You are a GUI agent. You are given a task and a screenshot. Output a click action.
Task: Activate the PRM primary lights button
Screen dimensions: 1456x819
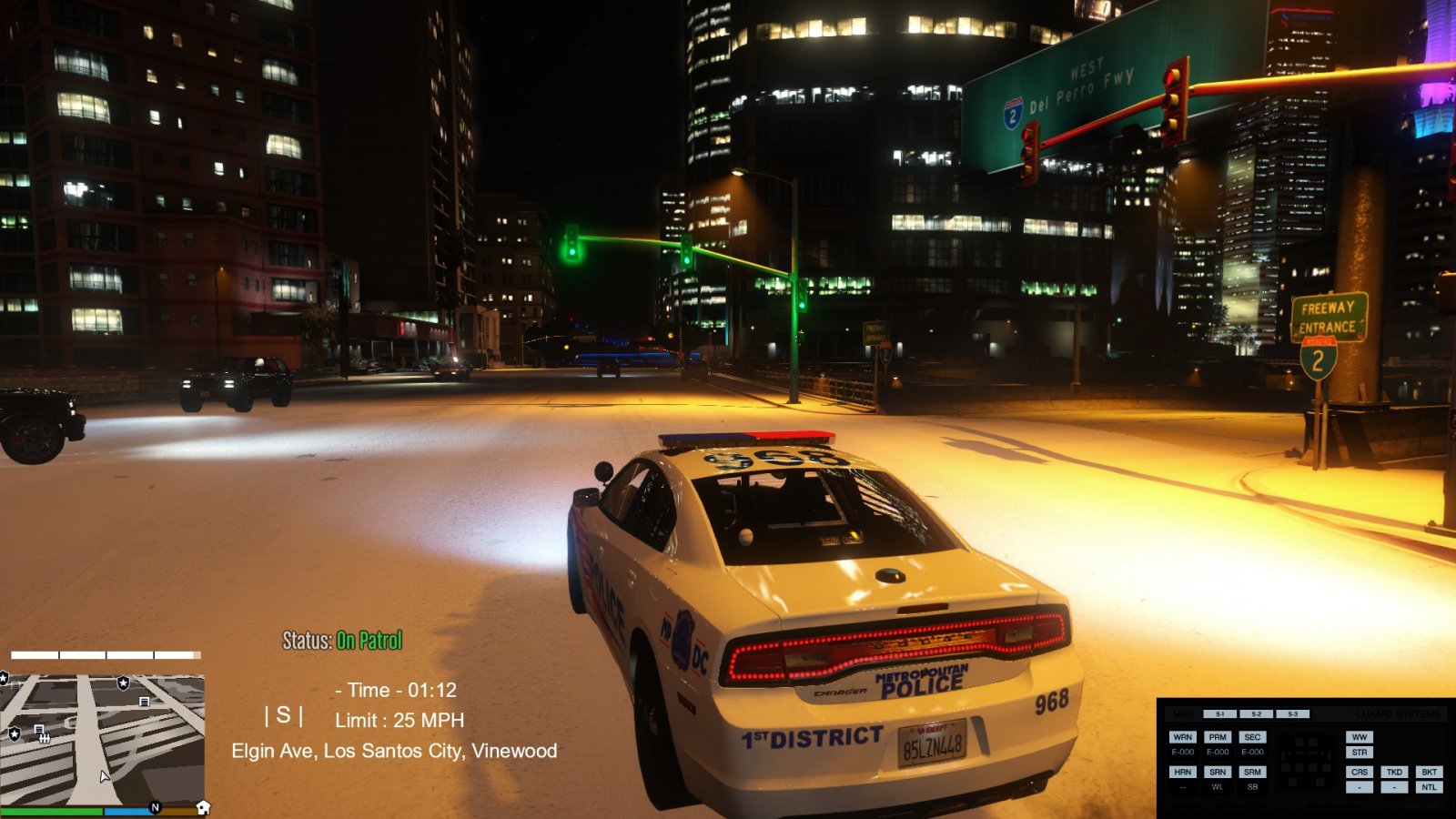pyautogui.click(x=1218, y=737)
